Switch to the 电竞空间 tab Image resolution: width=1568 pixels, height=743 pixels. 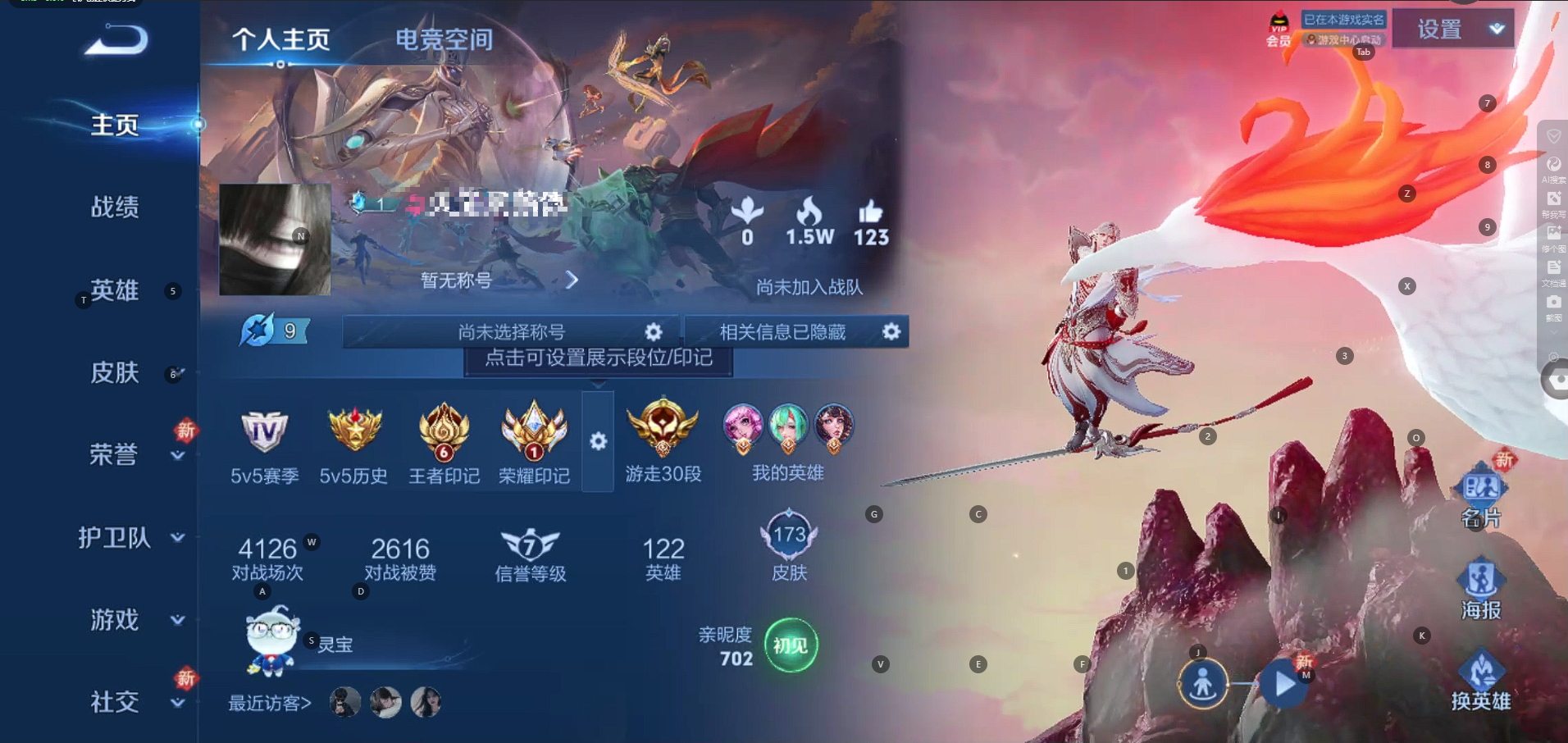(444, 39)
